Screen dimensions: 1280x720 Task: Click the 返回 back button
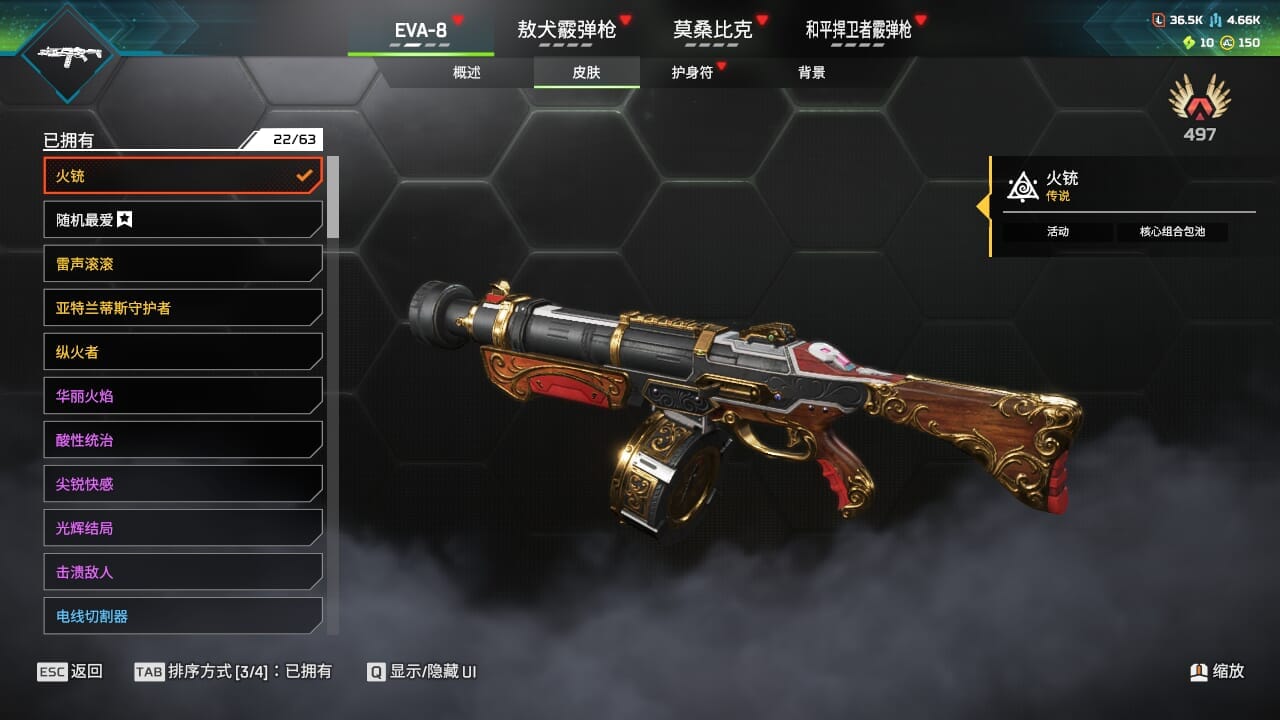click(x=70, y=672)
